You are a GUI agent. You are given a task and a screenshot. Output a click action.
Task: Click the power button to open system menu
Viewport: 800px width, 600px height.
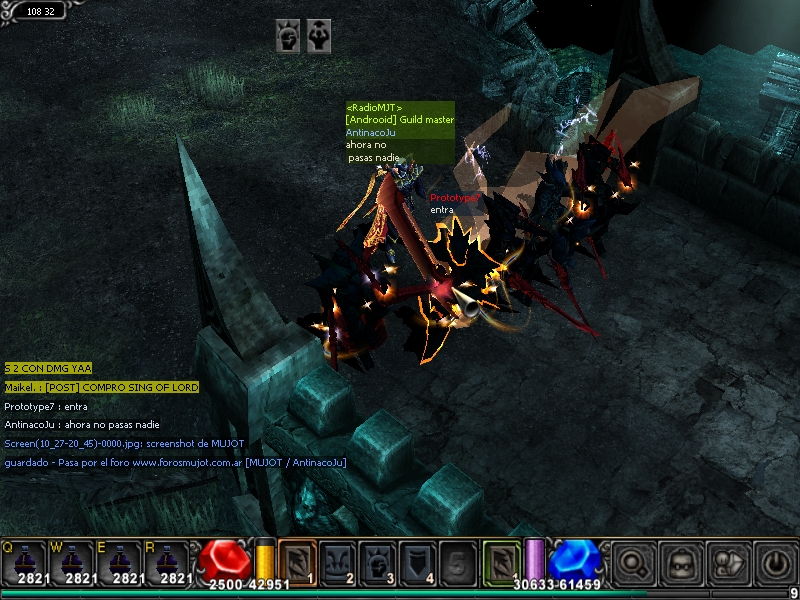click(775, 562)
